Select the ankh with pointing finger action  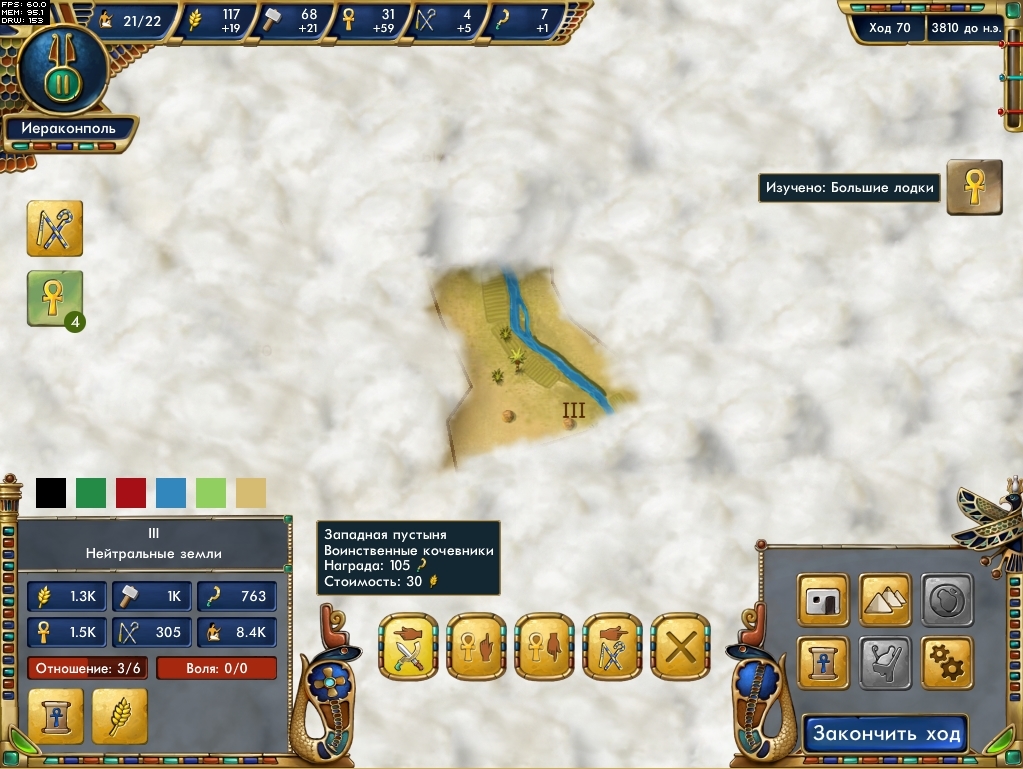click(x=476, y=647)
